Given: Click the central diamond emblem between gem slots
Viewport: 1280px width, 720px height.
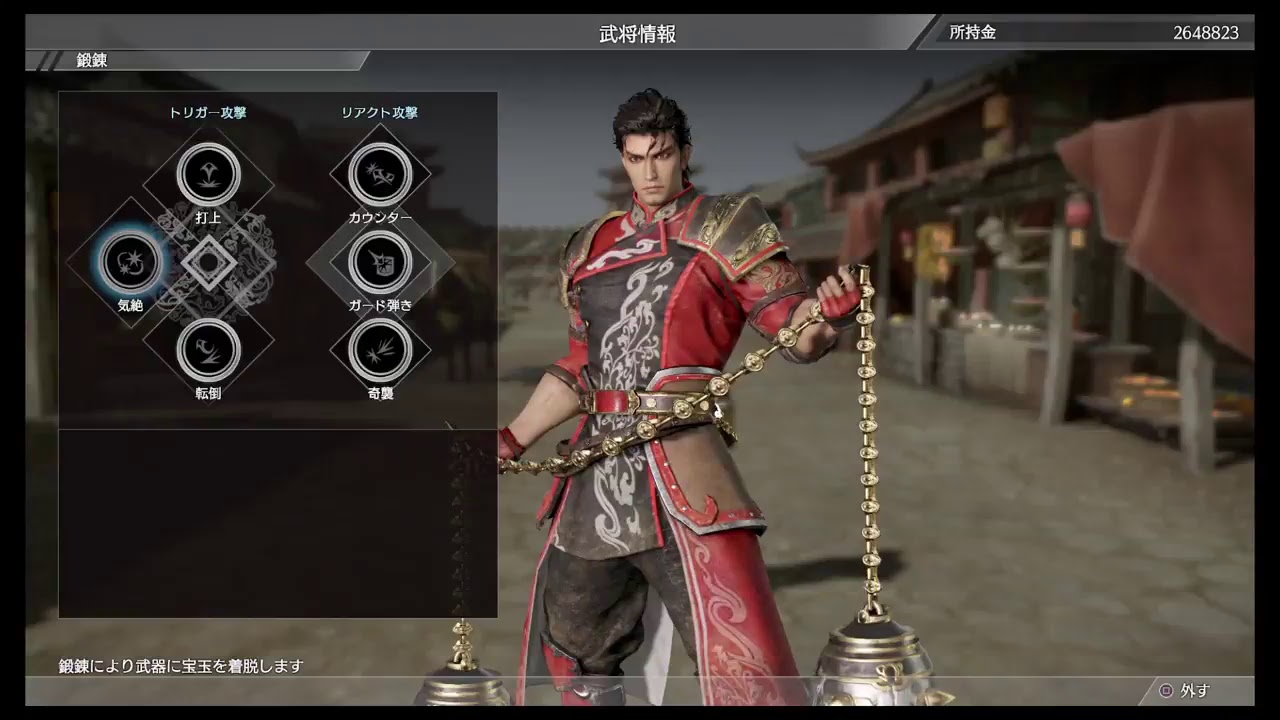Looking at the screenshot, I should point(208,262).
